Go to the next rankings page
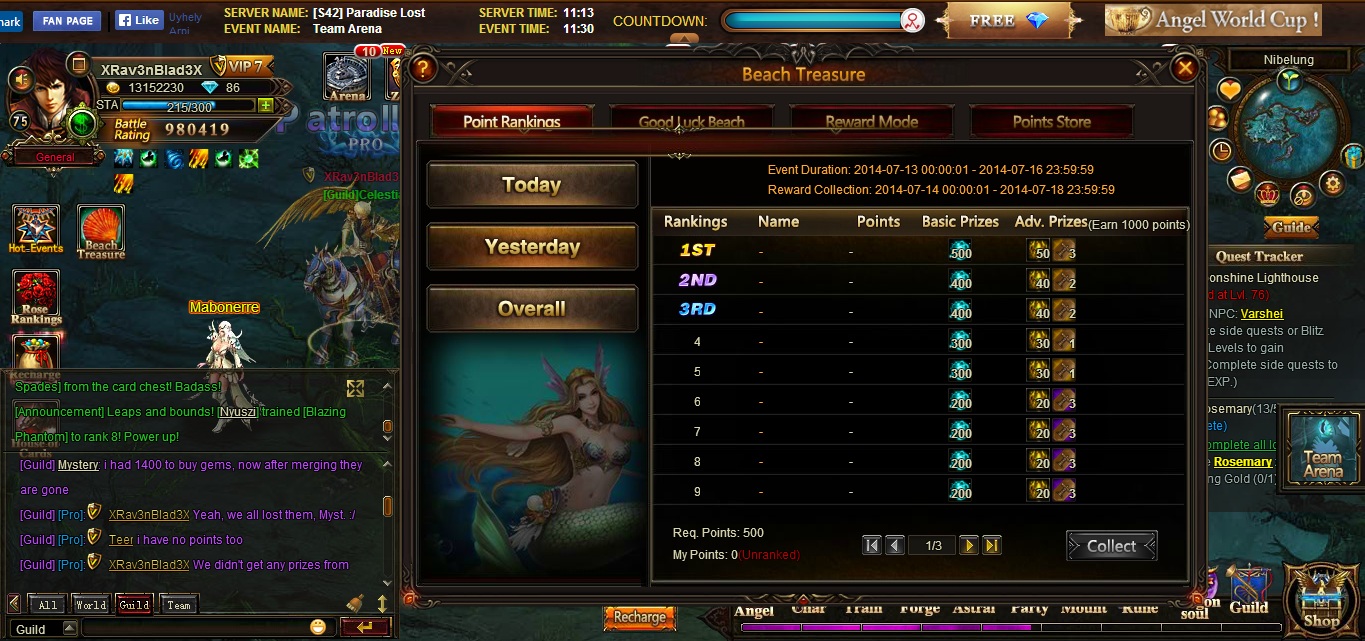 pos(968,546)
